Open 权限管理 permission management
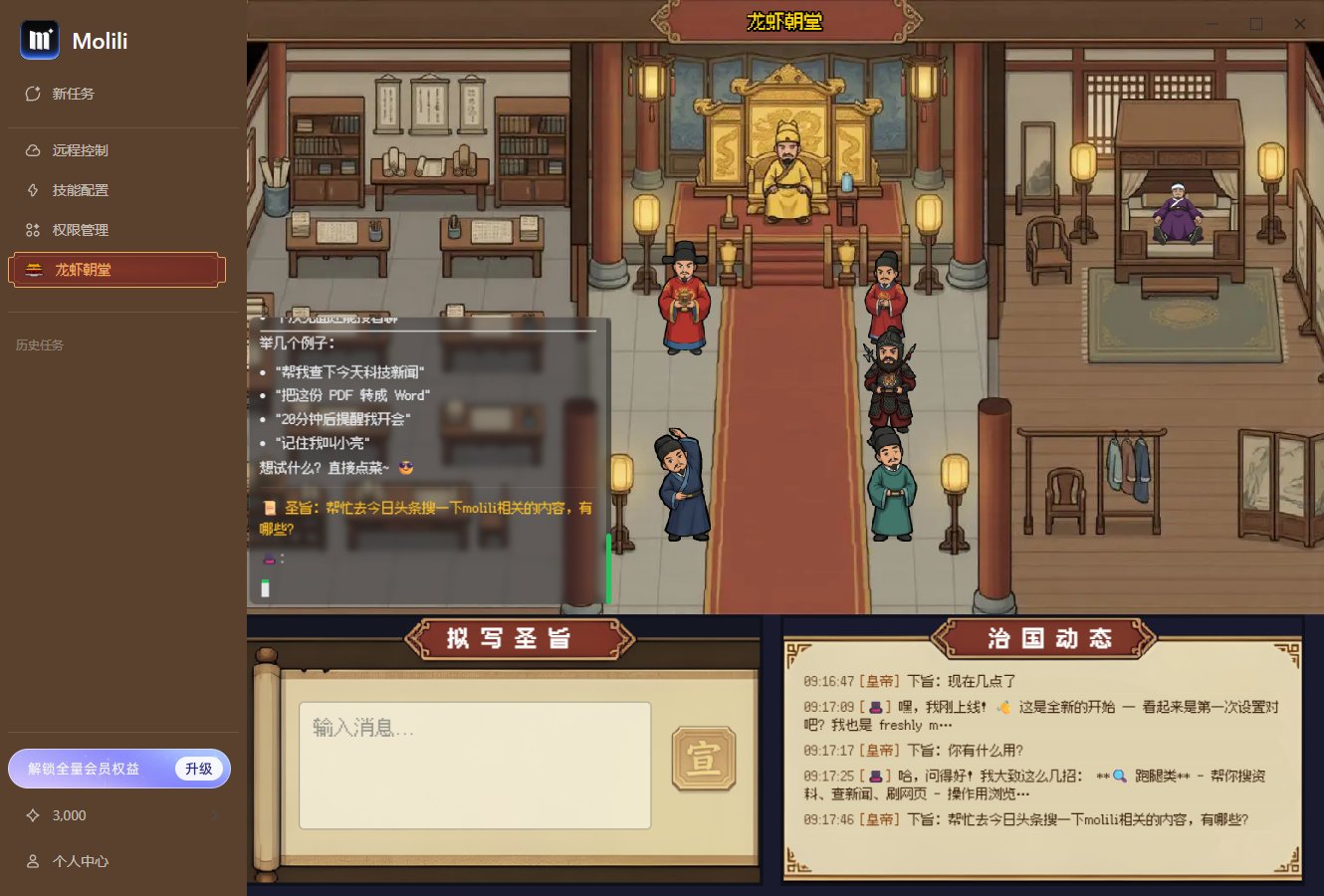 (x=31, y=230)
